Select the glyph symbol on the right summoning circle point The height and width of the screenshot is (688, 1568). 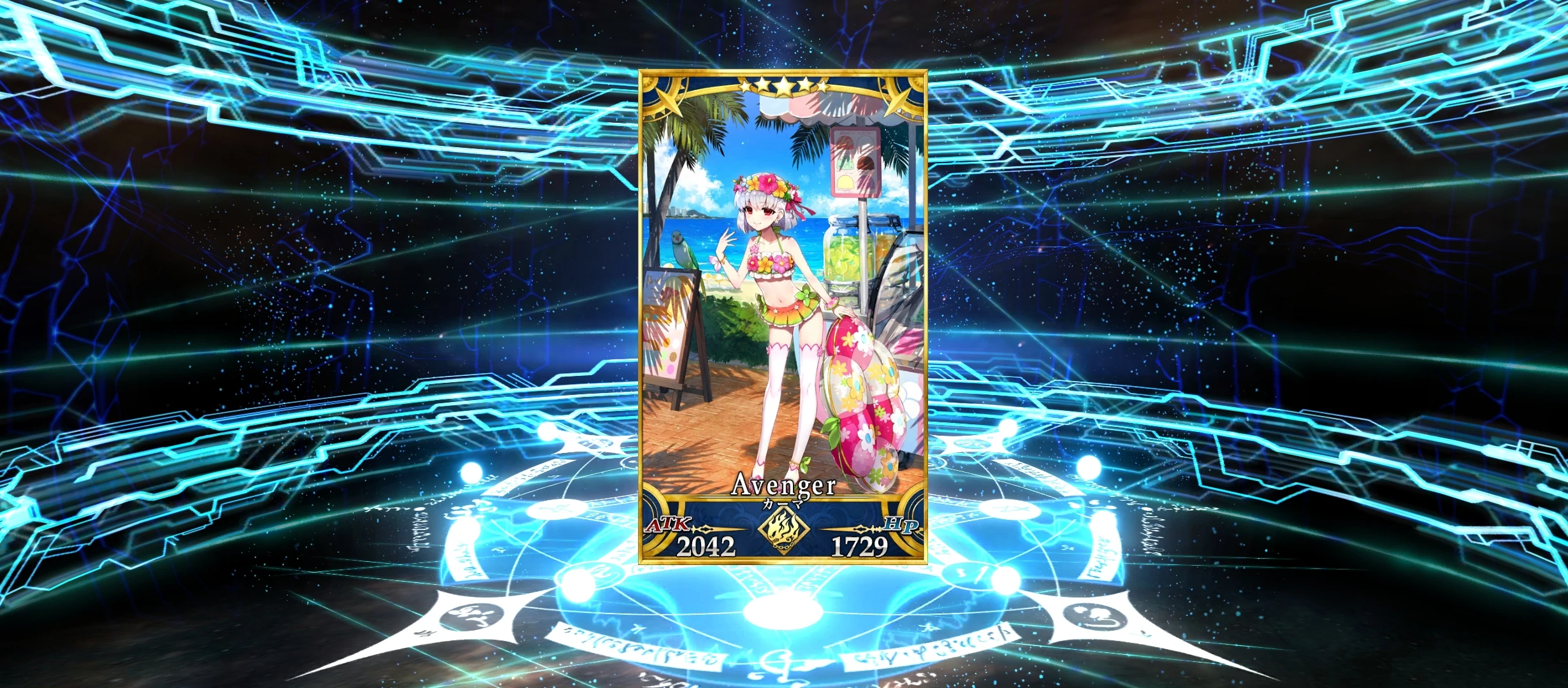pyautogui.click(x=1096, y=616)
